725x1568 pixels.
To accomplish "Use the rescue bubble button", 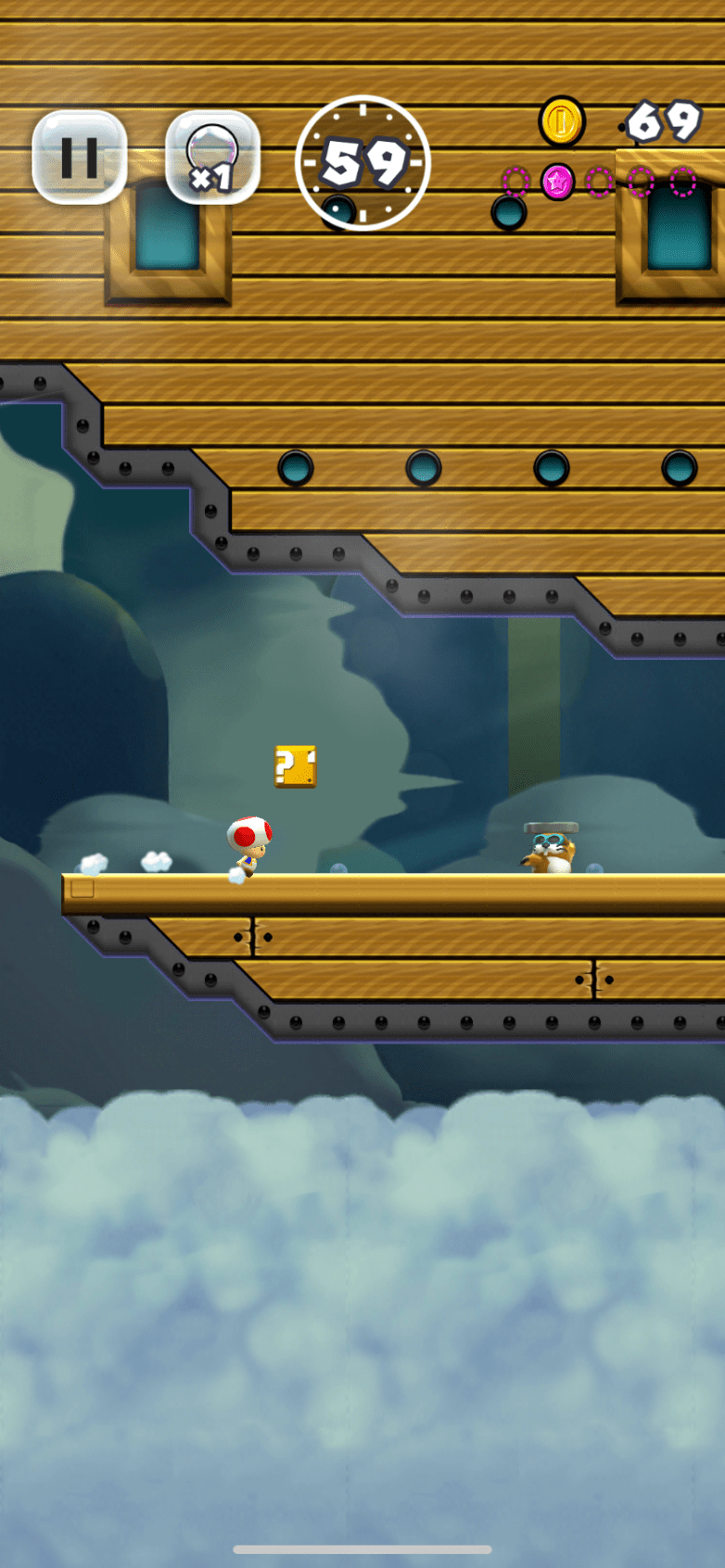I will tap(212, 158).
